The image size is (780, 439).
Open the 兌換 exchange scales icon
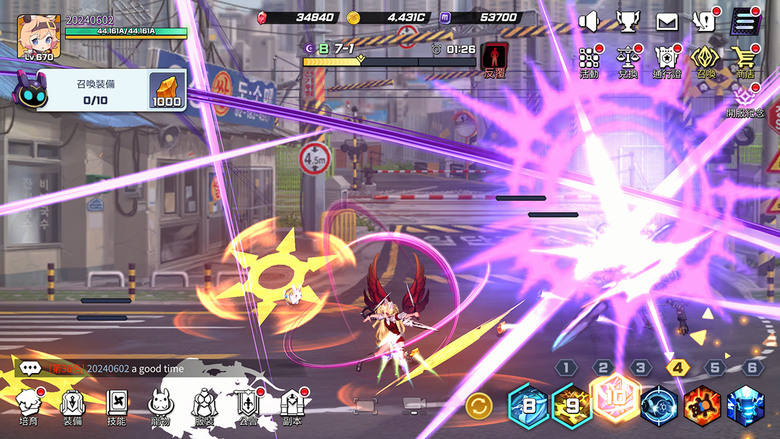628,61
